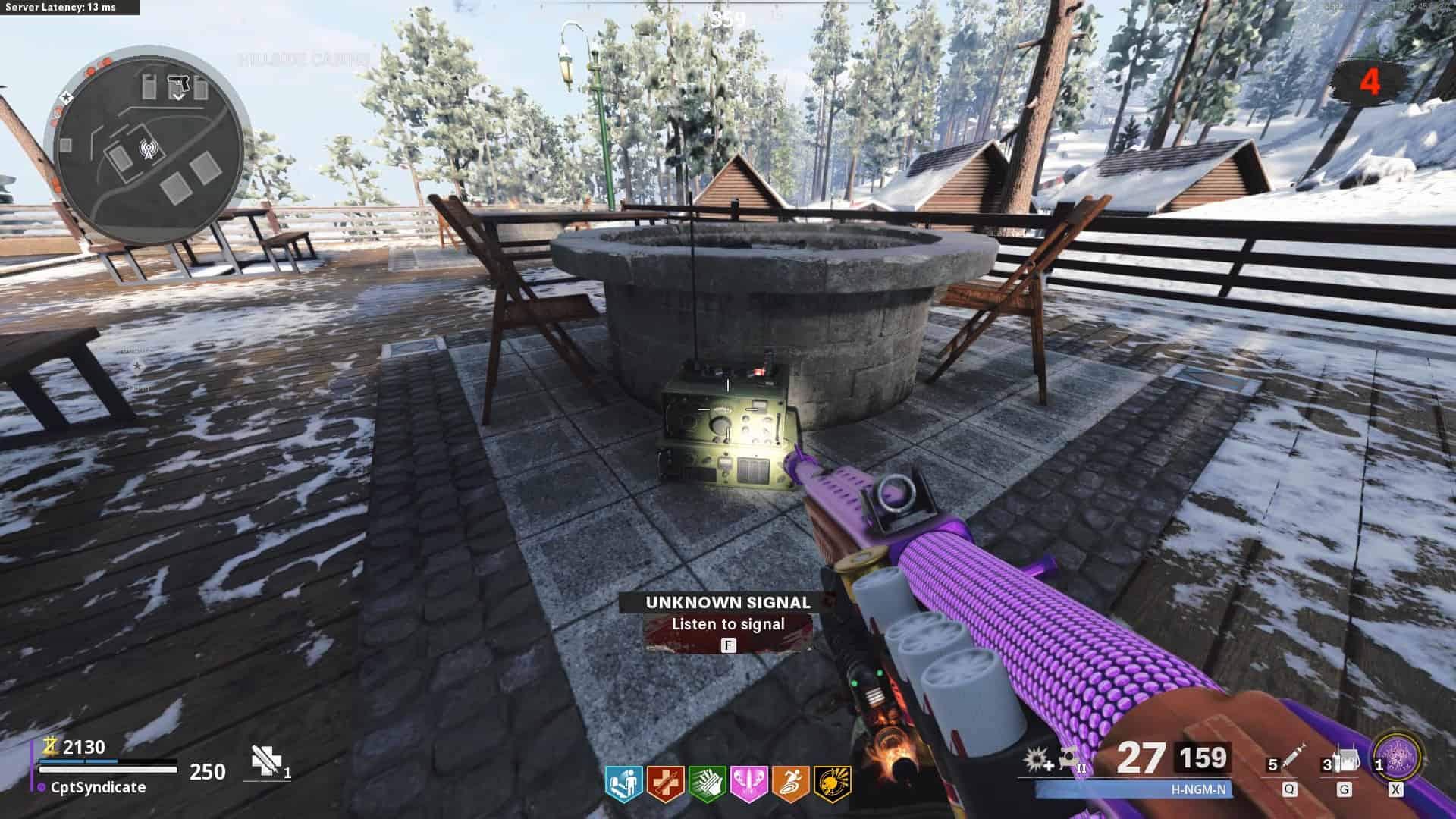Select the explosion weapon attachment icon
The height and width of the screenshot is (819, 1456).
[1036, 760]
